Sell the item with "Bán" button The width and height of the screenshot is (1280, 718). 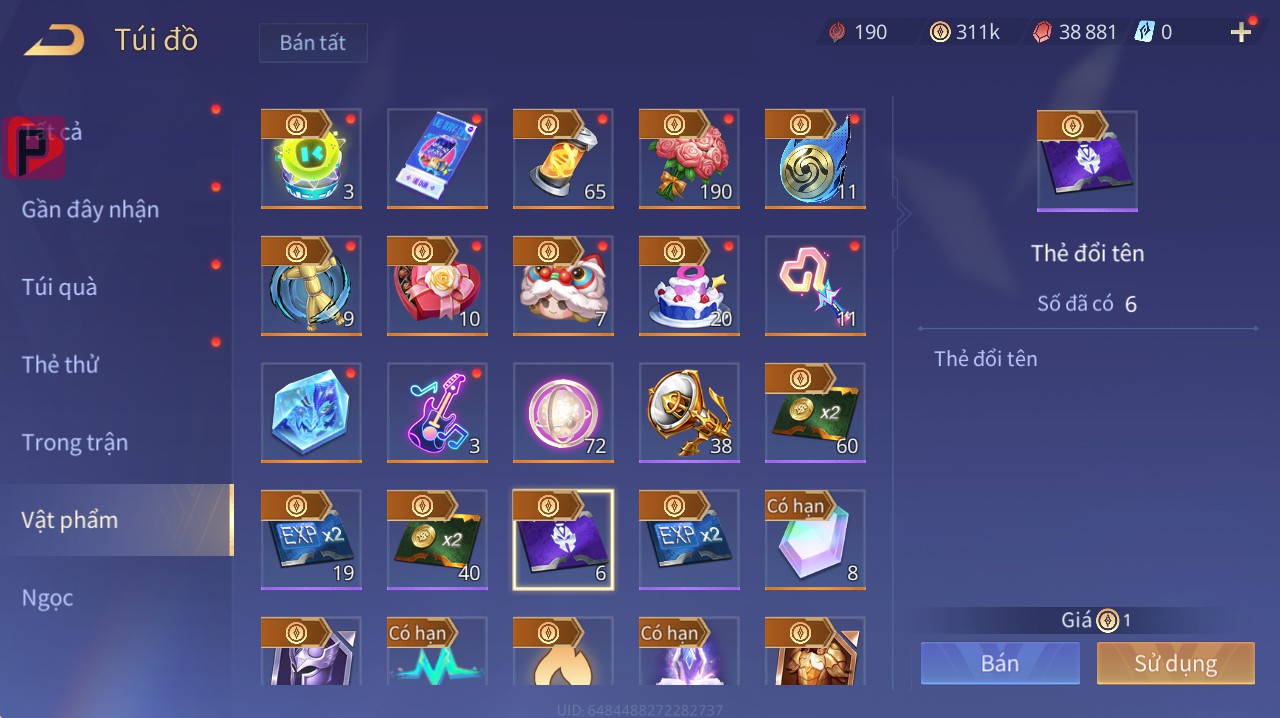pyautogui.click(x=1000, y=663)
